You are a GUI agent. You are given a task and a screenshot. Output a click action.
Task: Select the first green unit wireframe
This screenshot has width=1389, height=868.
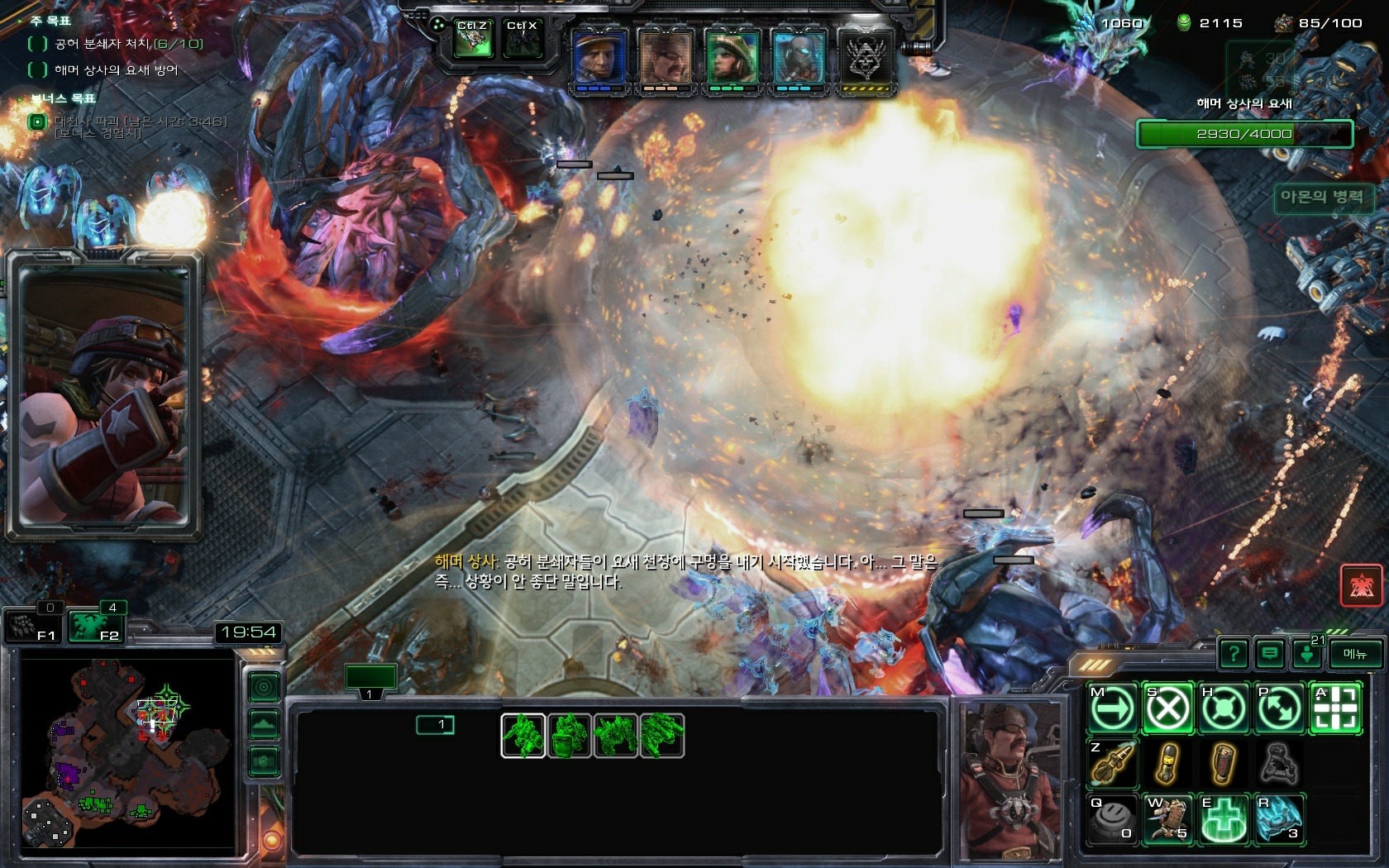523,735
